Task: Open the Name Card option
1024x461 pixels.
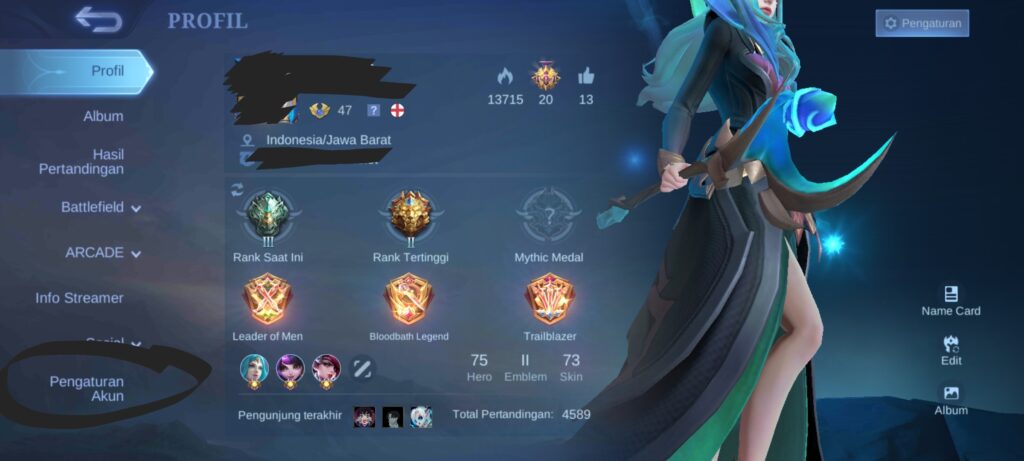Action: click(x=951, y=301)
